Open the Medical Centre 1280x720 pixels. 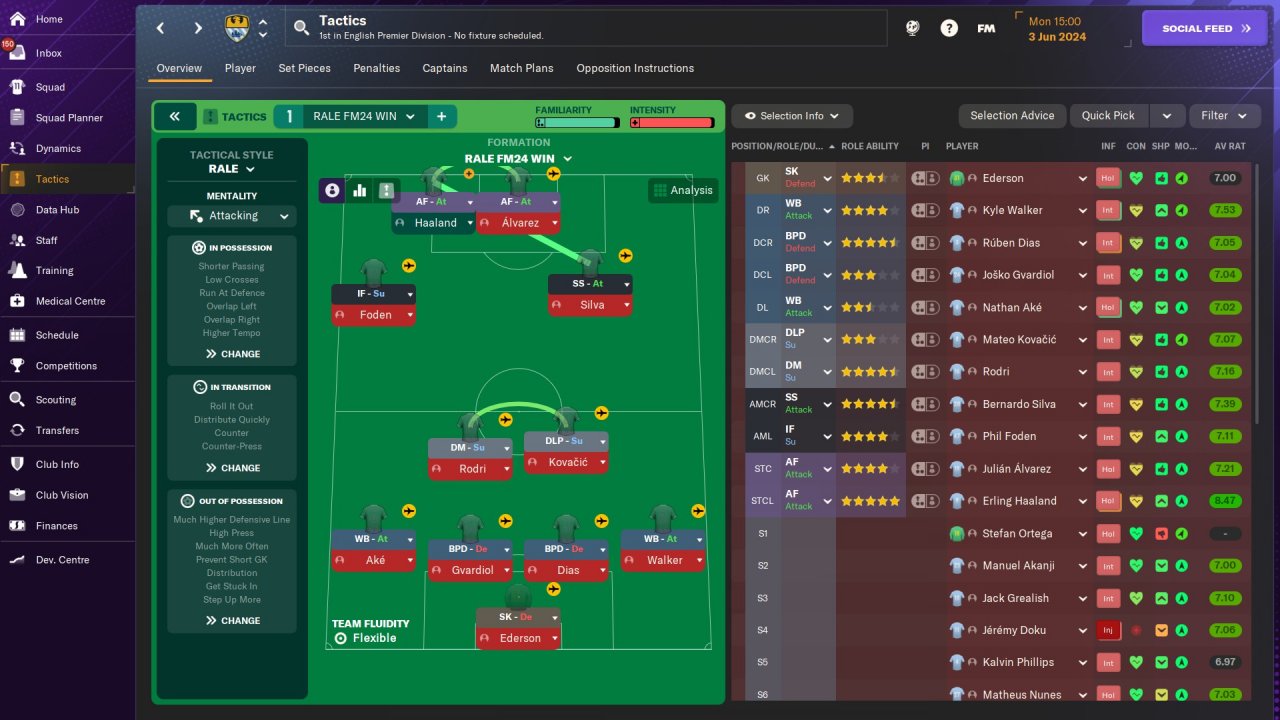pyautogui.click(x=70, y=301)
